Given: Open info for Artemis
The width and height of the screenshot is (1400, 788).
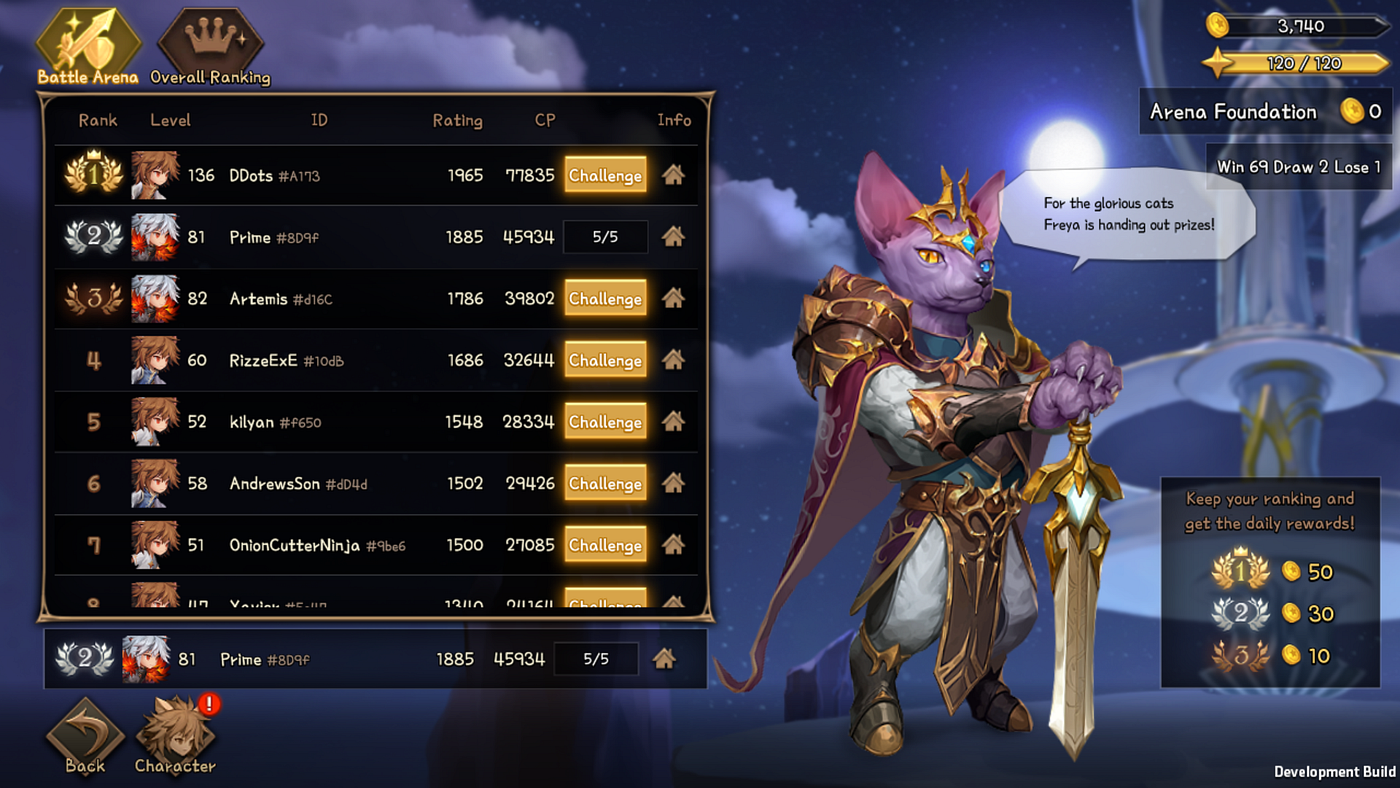Looking at the screenshot, I should [673, 298].
